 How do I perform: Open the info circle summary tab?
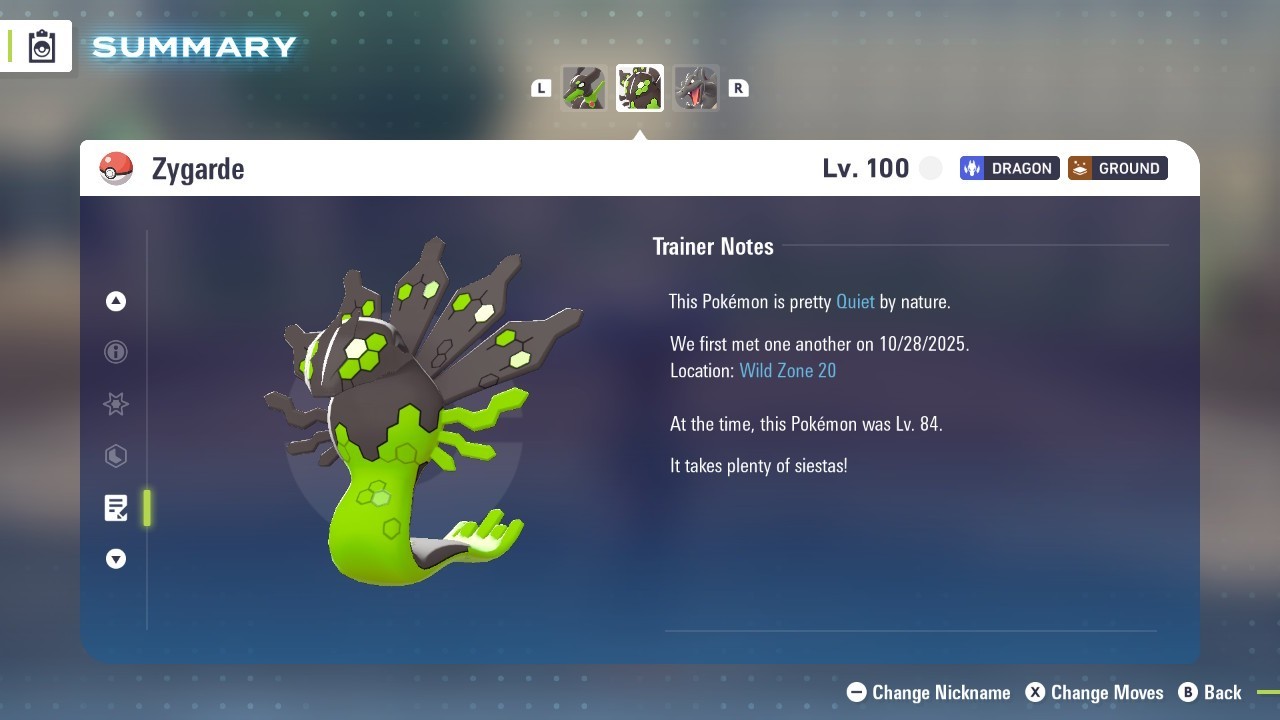[116, 352]
